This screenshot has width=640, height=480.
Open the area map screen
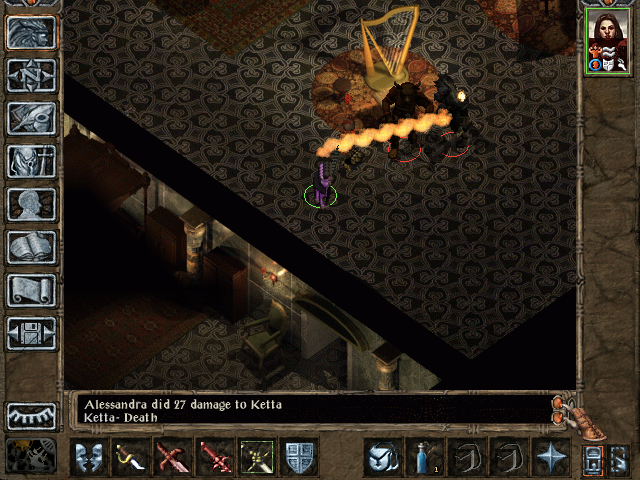pyautogui.click(x=31, y=75)
